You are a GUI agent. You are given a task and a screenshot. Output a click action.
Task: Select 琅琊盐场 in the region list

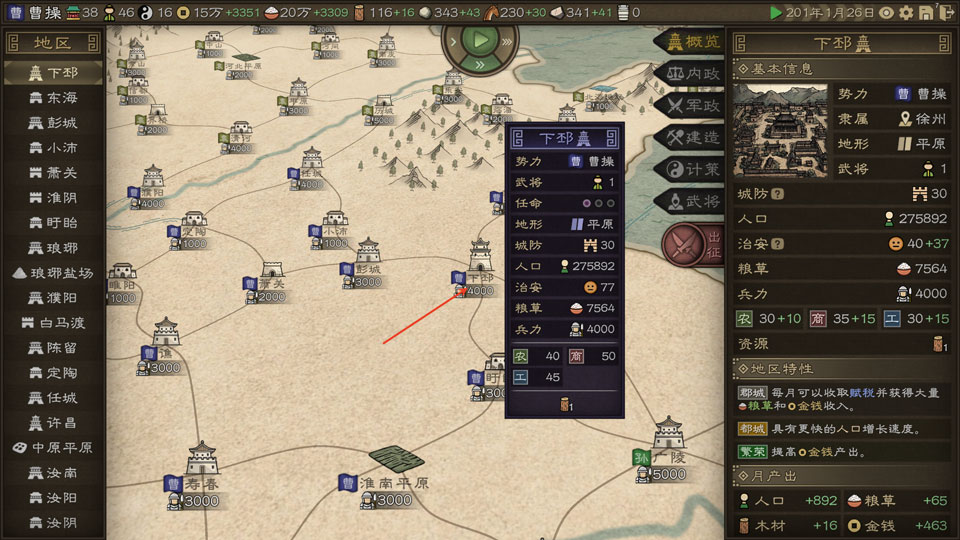54,273
